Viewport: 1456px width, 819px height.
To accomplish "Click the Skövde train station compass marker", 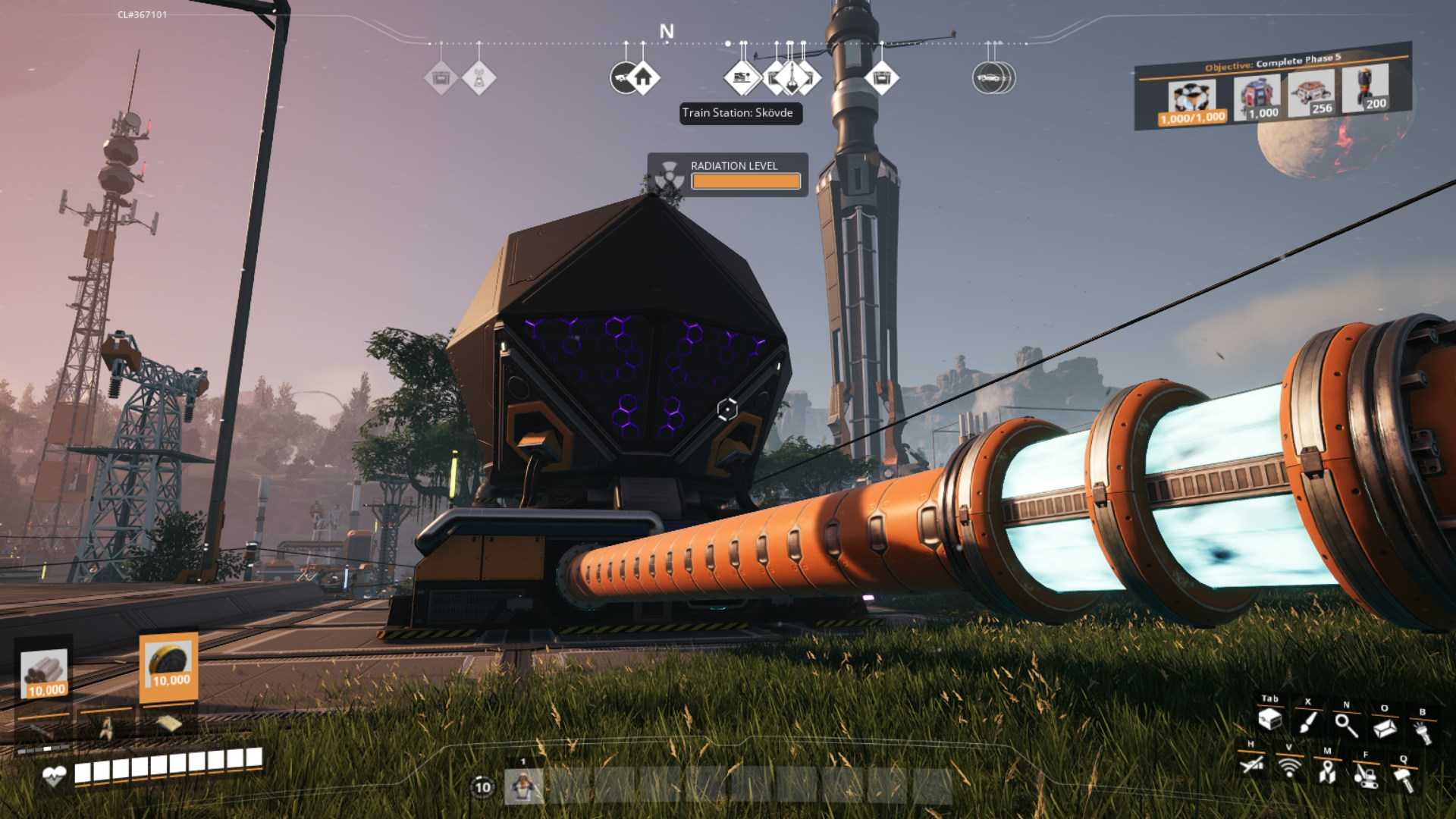I will (x=742, y=78).
